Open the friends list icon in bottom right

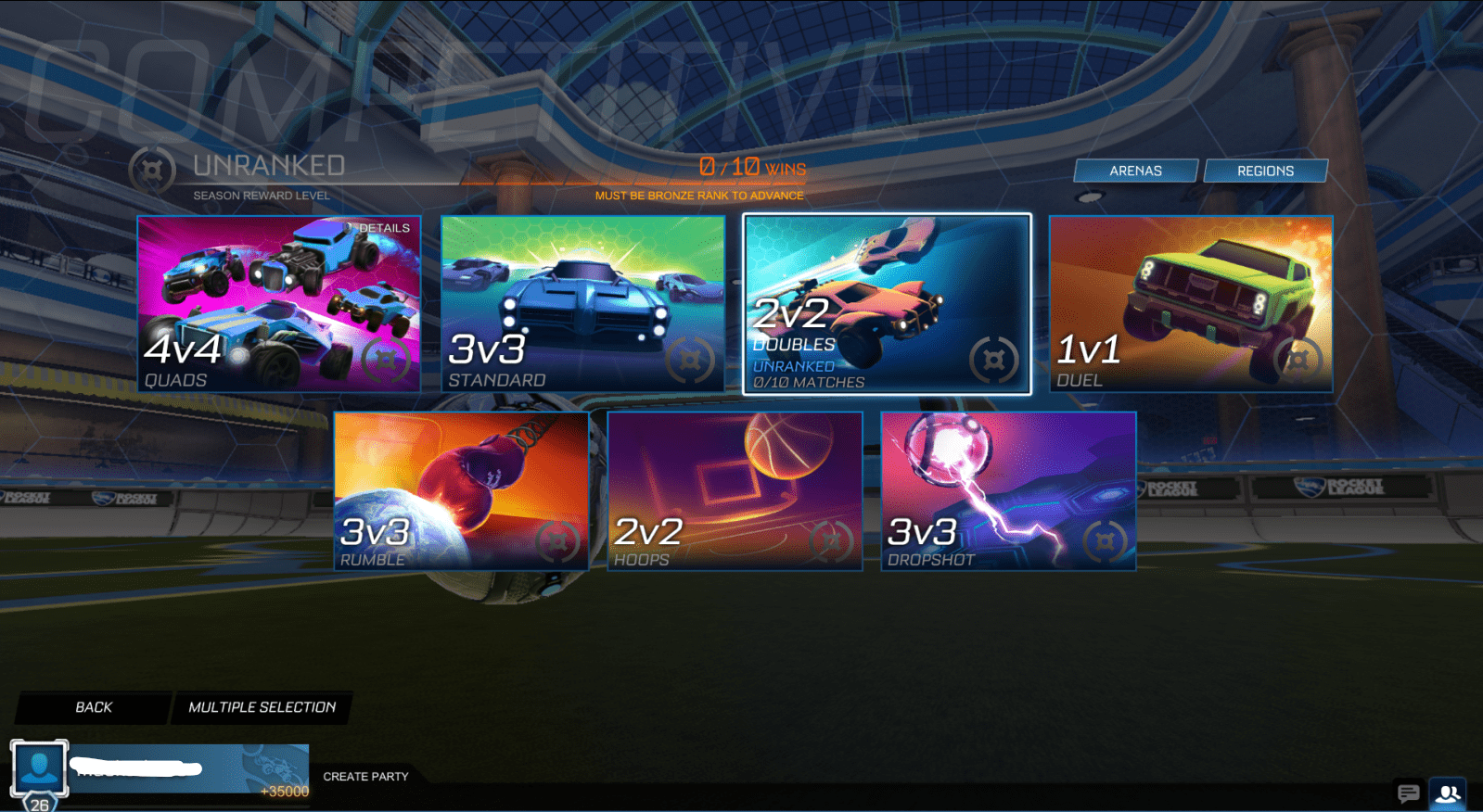point(1448,792)
